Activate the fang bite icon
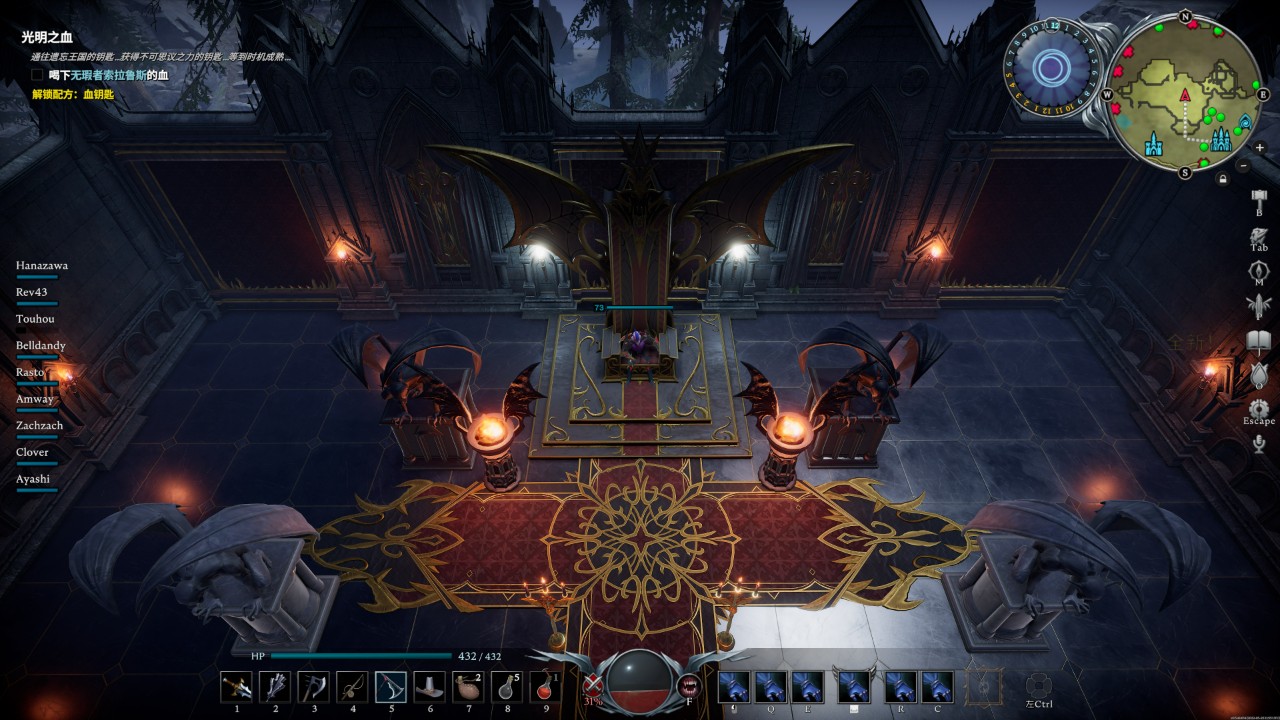This screenshot has width=1280, height=720. (x=688, y=686)
